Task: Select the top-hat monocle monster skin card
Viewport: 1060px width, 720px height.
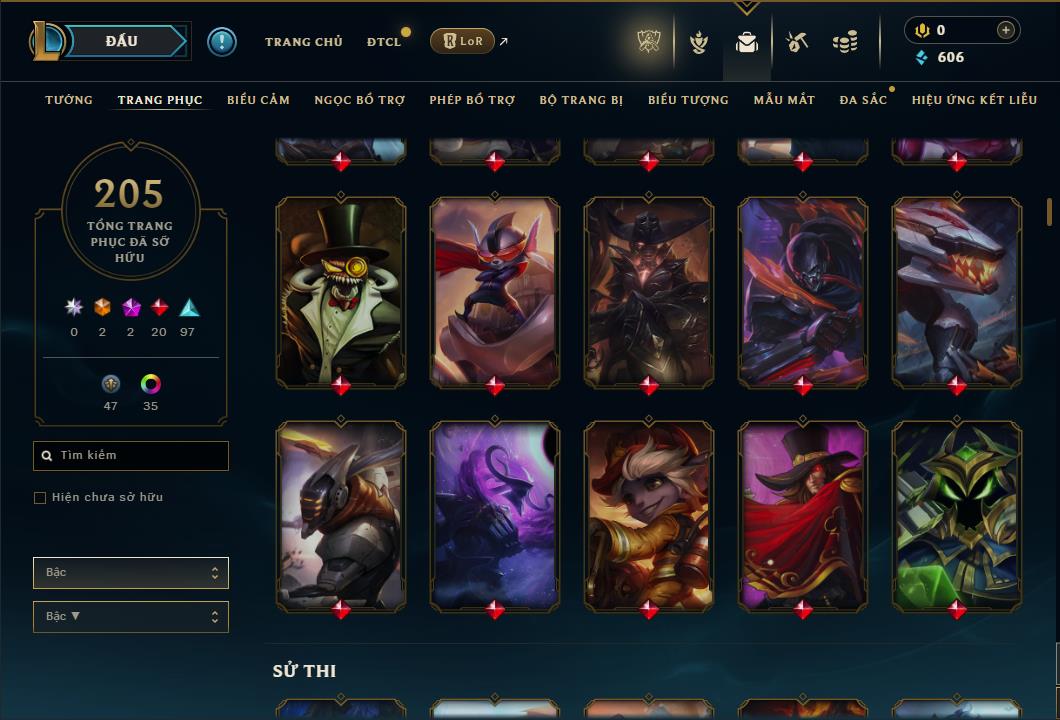Action: coord(341,290)
